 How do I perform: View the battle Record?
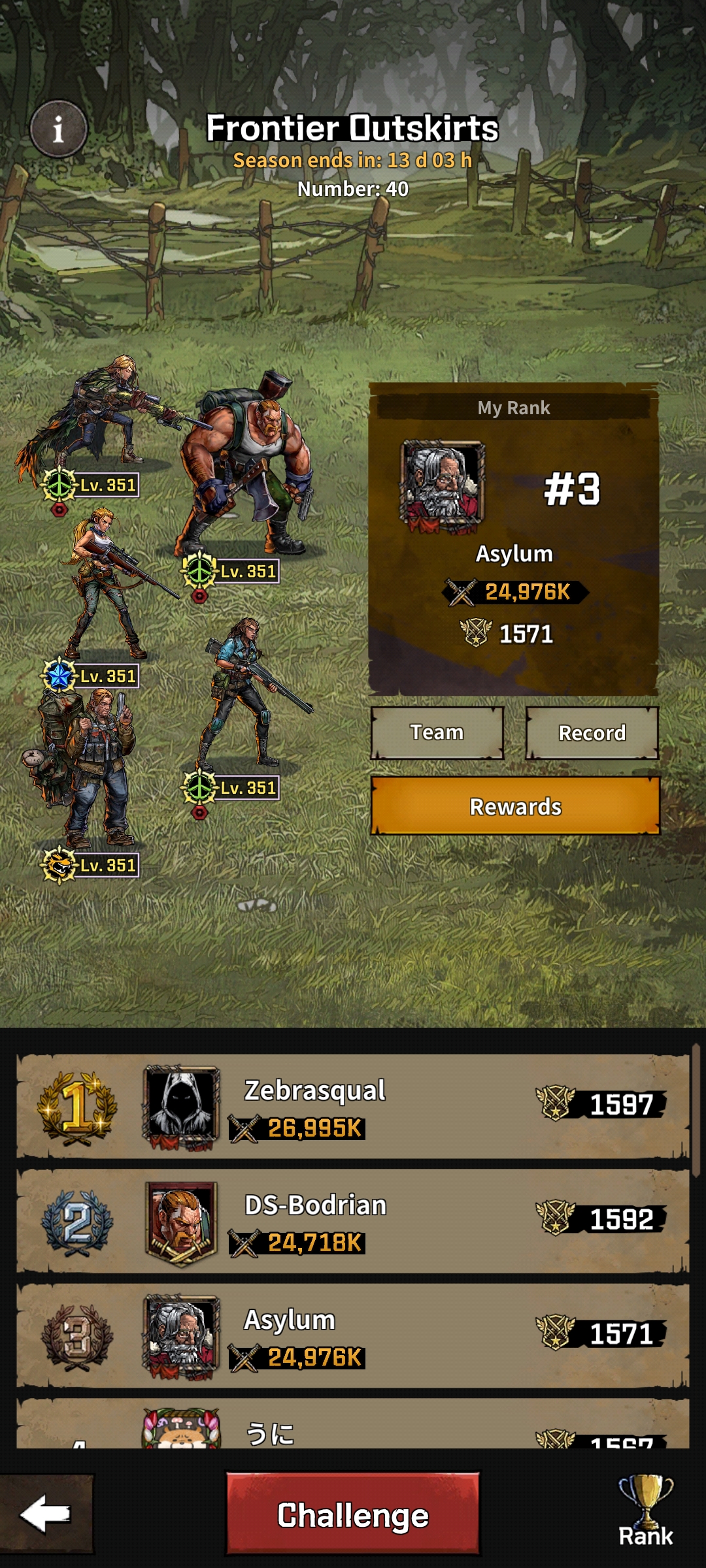(592, 732)
